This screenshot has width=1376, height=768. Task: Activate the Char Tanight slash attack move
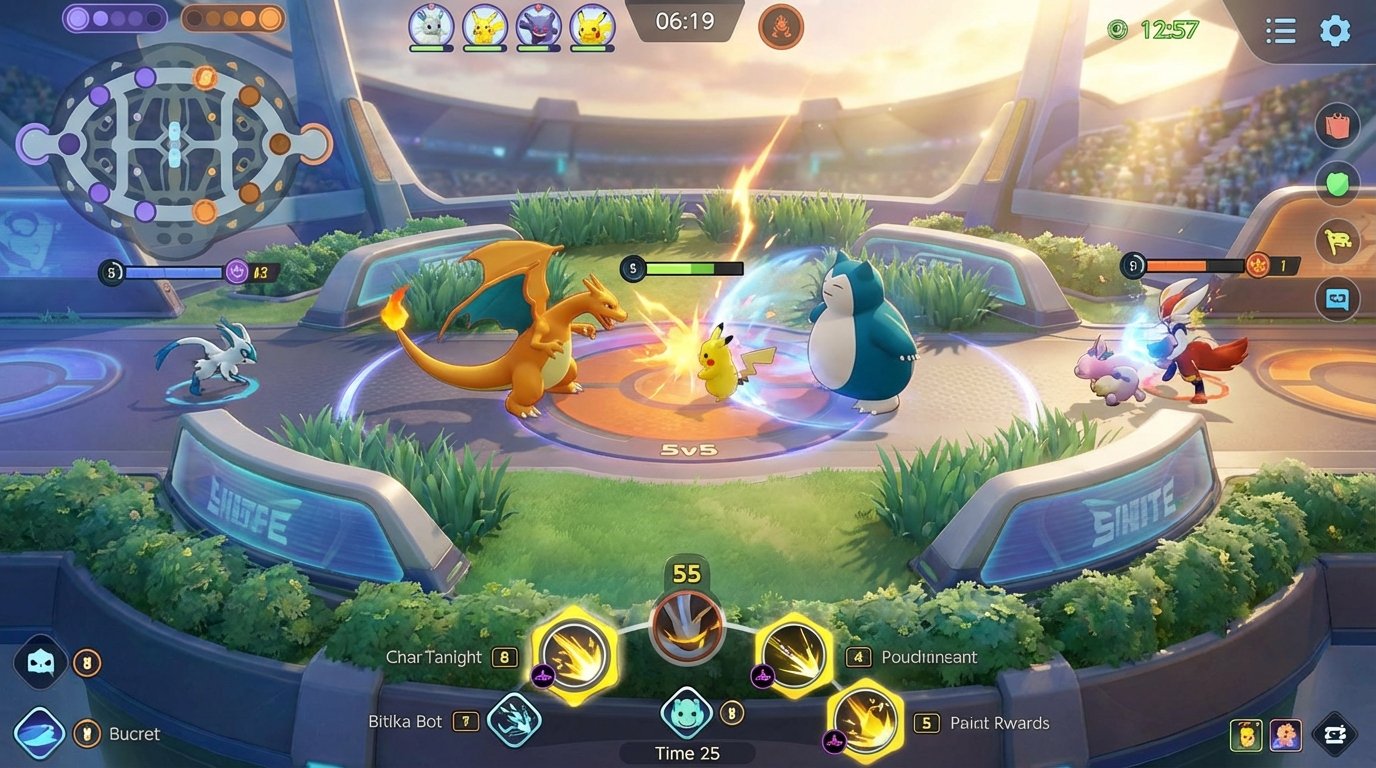pyautogui.click(x=571, y=657)
